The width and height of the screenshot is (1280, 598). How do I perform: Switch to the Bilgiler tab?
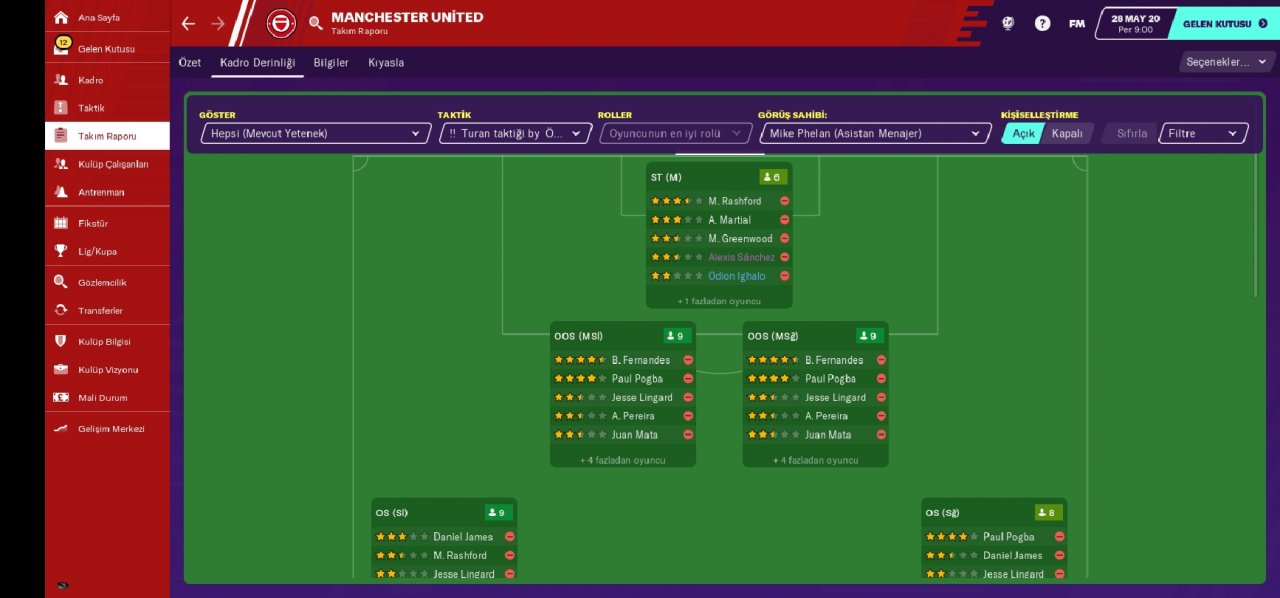coord(331,63)
